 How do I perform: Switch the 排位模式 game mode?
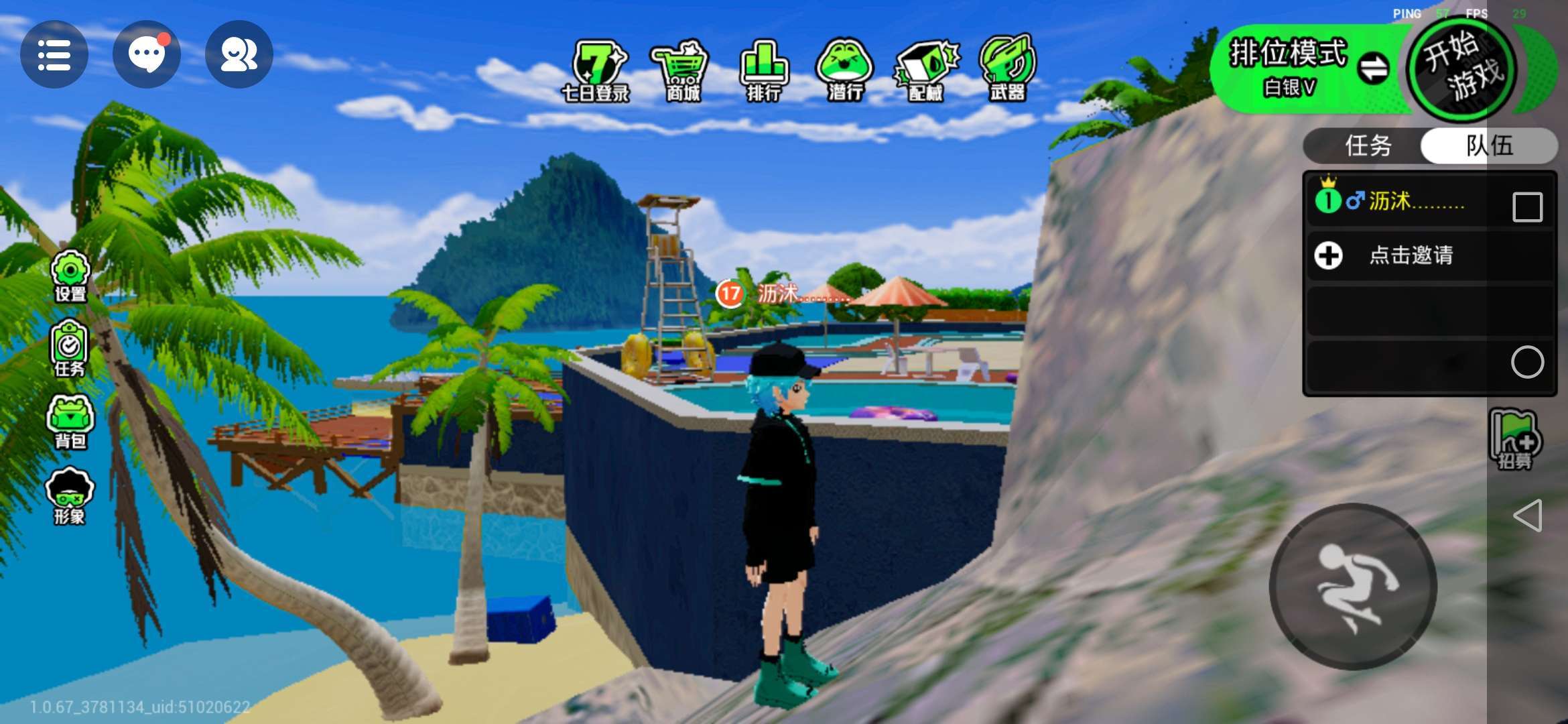point(1373,68)
